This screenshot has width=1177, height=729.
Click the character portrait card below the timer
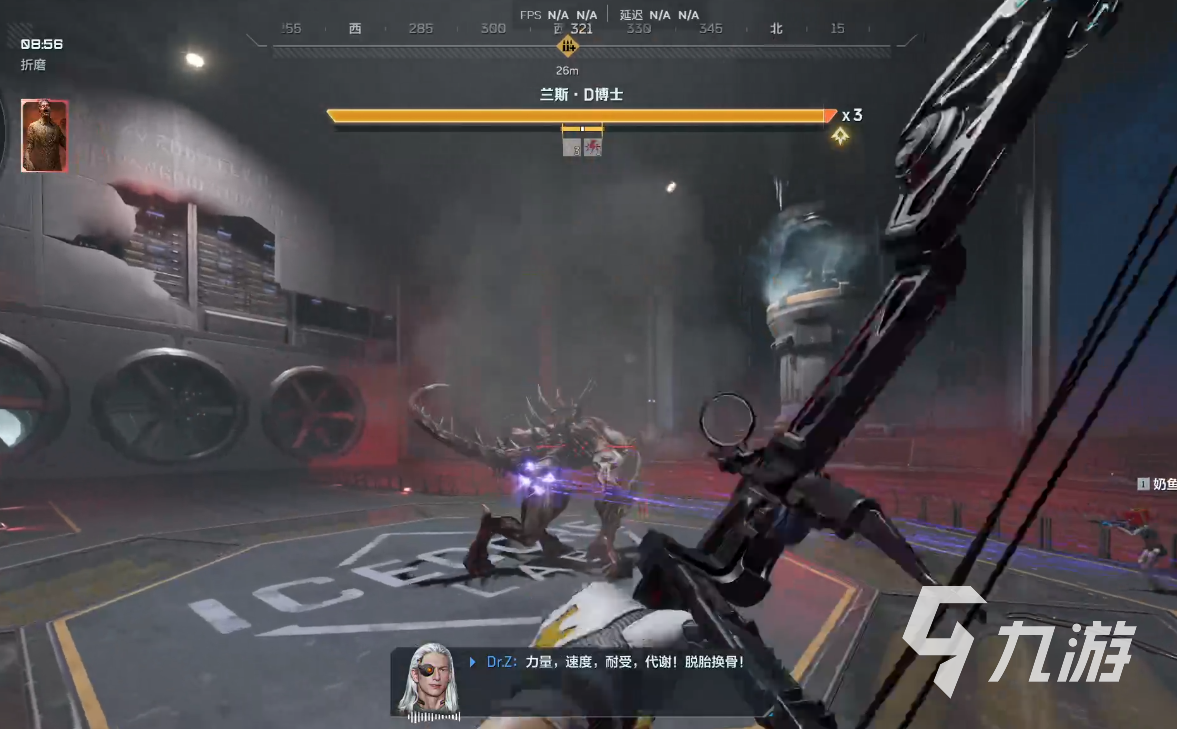(44, 136)
